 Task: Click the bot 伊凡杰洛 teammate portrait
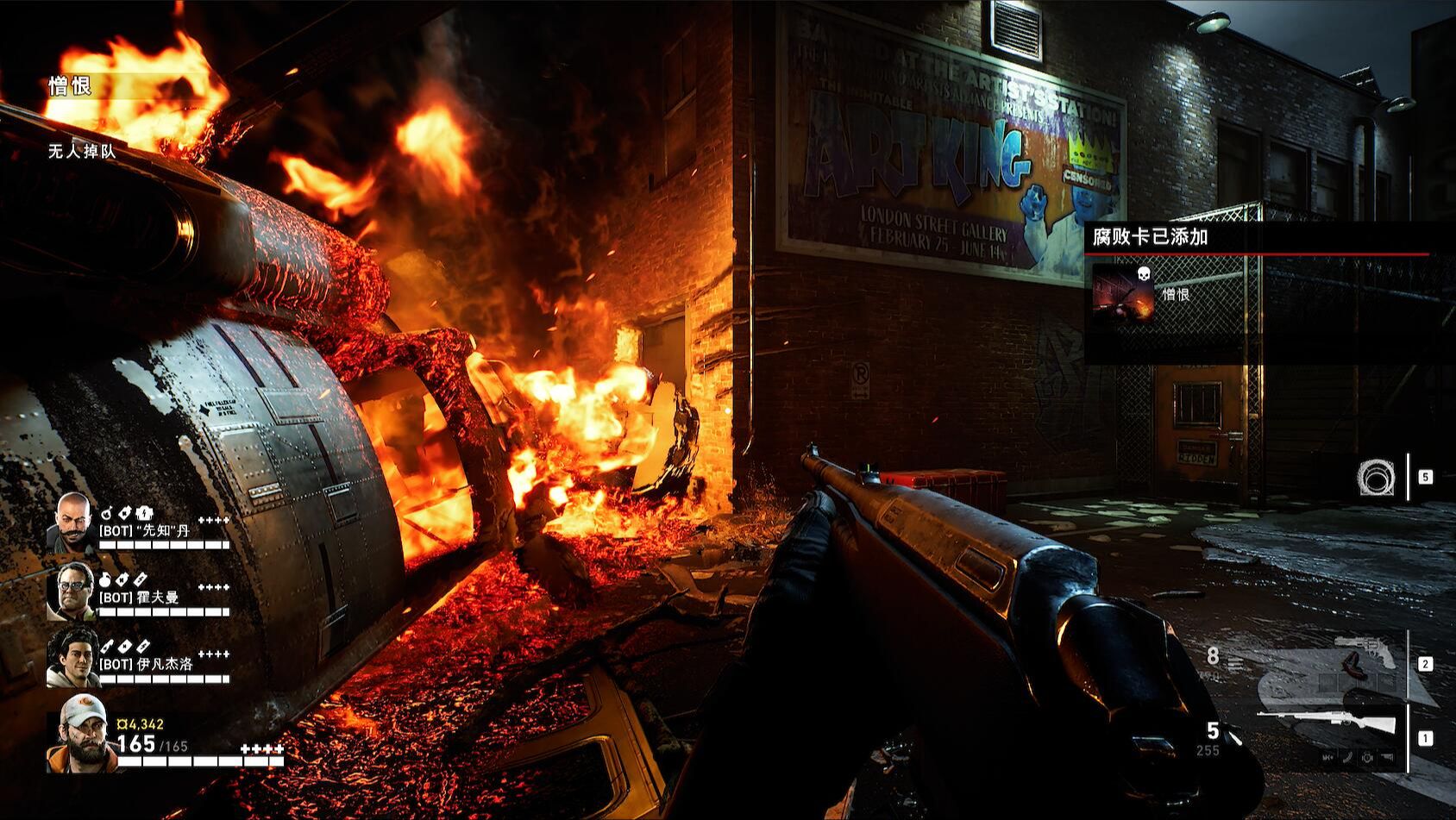[x=74, y=657]
